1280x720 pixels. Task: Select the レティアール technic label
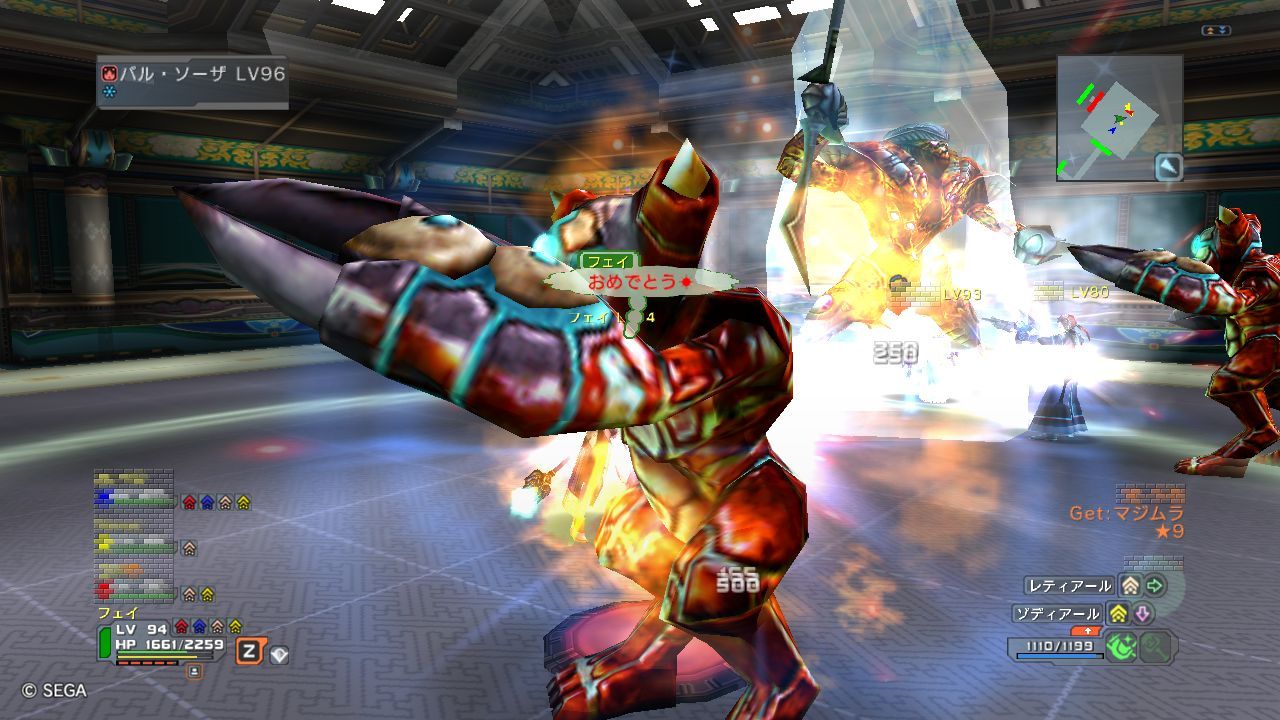point(1069,586)
